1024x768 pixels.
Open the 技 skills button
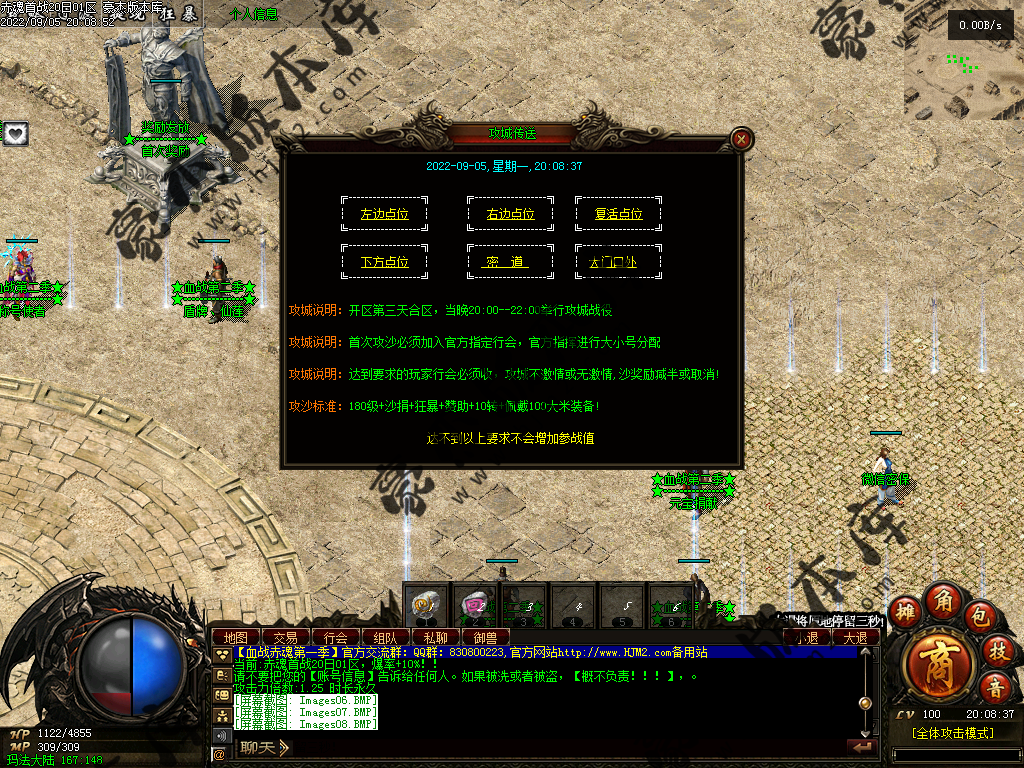(996, 651)
